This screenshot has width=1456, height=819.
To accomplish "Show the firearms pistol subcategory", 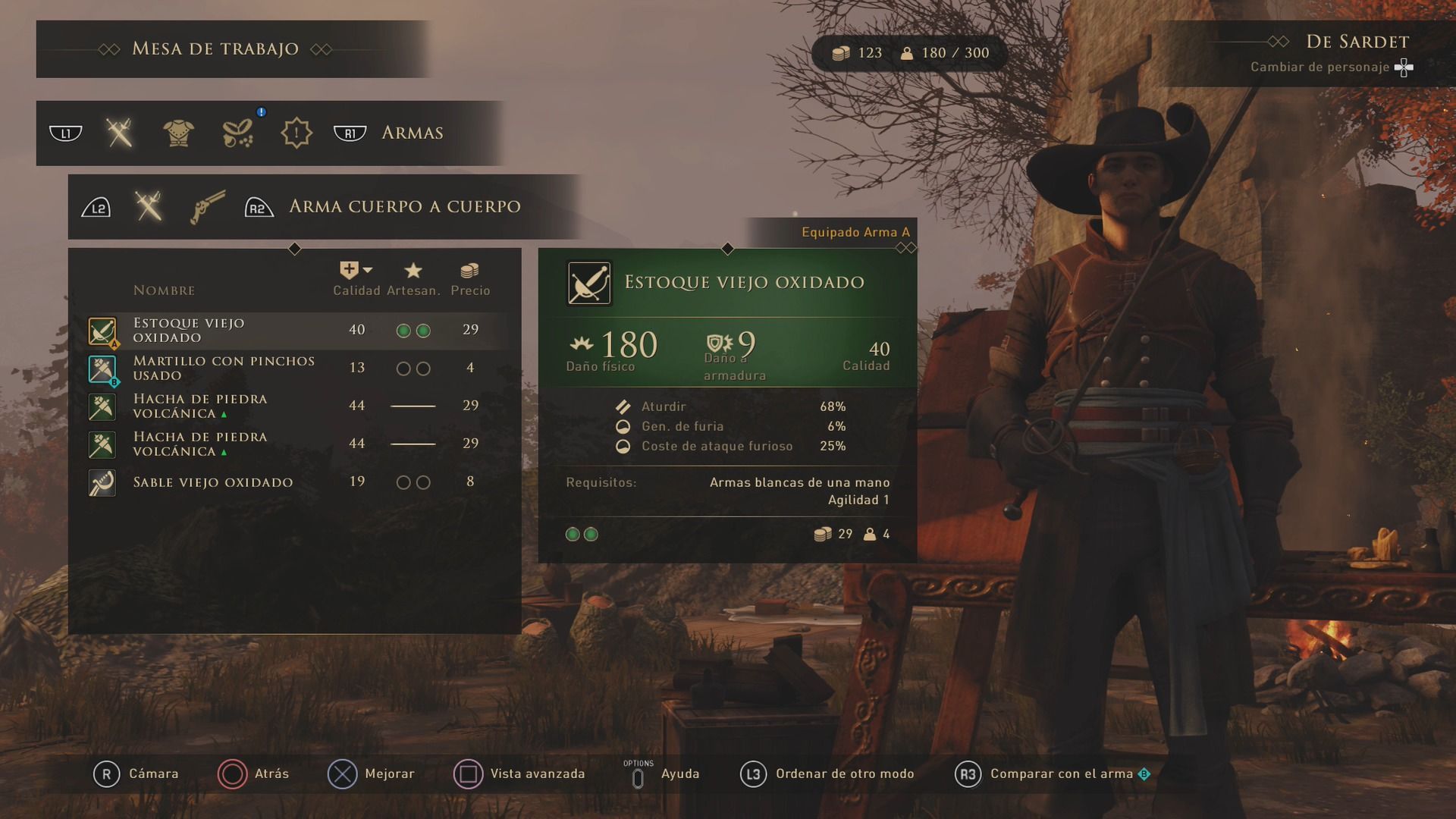I will coord(207,207).
